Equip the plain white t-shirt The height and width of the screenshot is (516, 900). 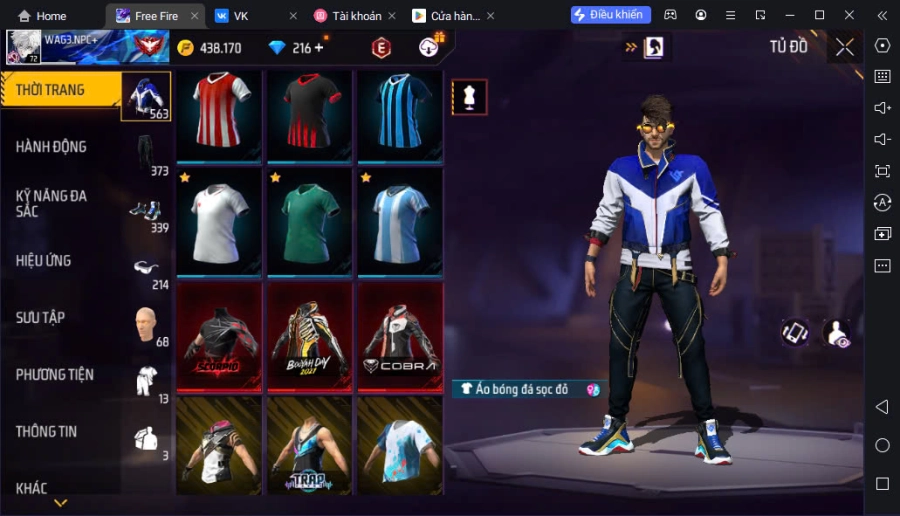click(x=219, y=221)
